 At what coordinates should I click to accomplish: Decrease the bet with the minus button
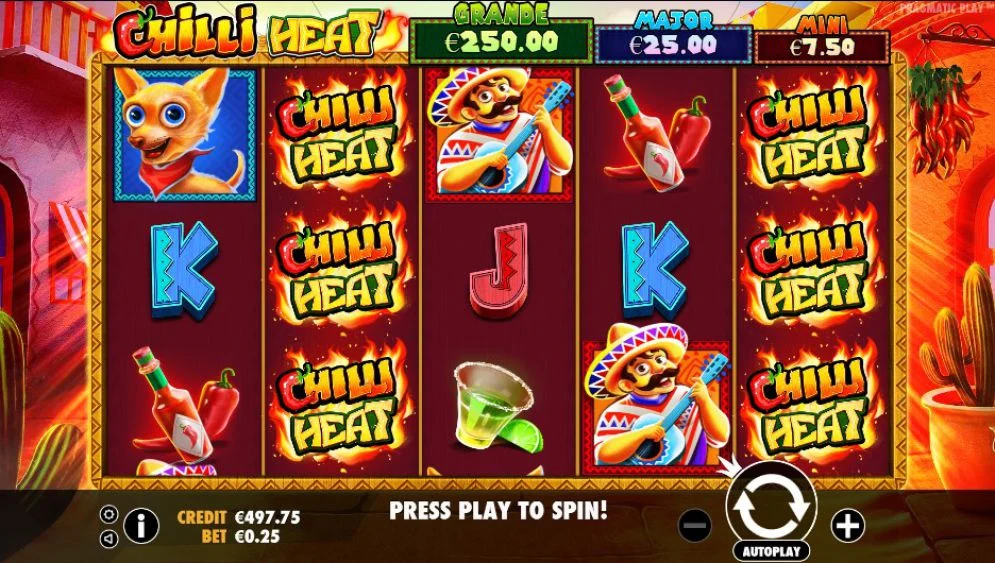click(695, 524)
